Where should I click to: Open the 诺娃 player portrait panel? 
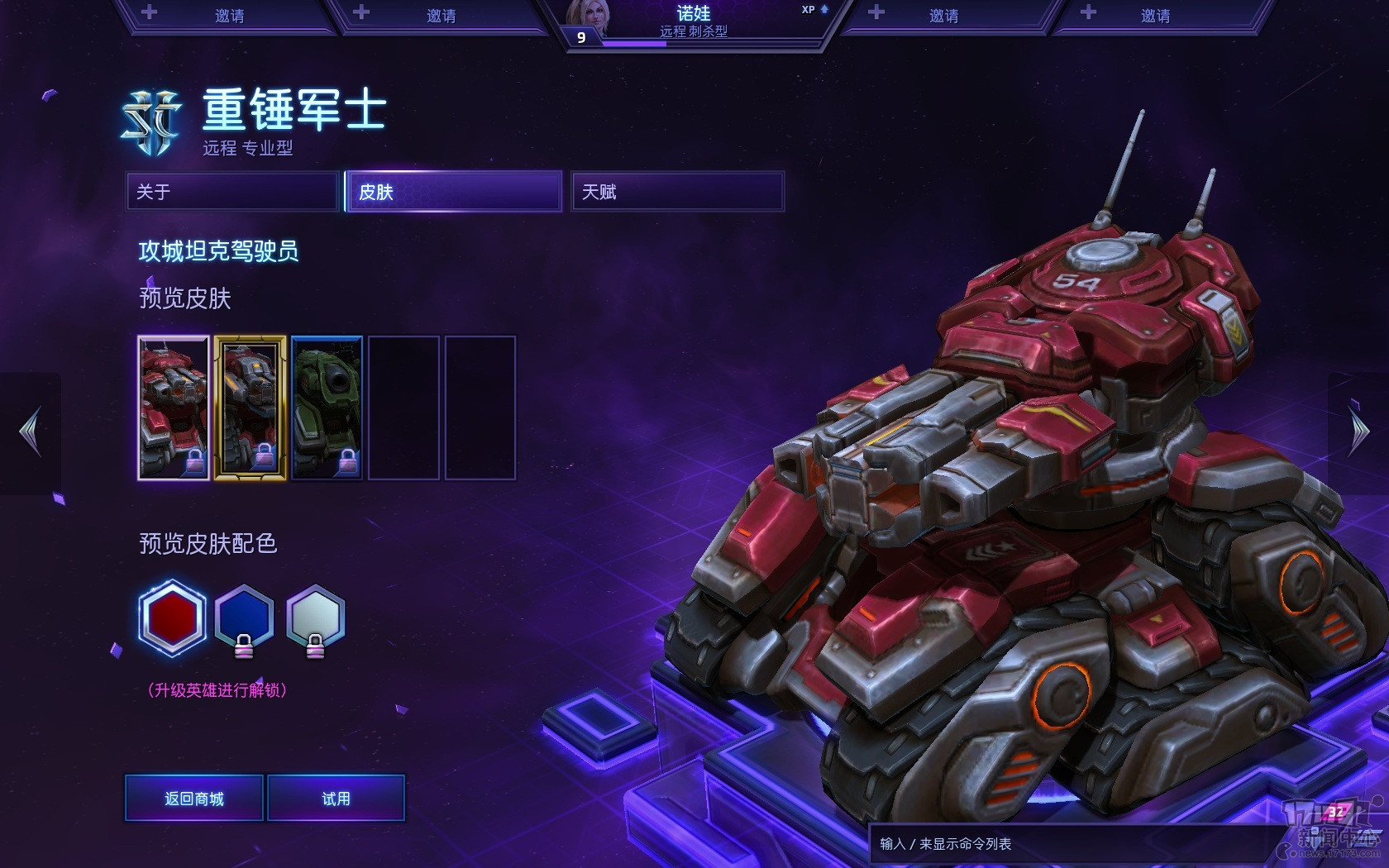(x=693, y=23)
